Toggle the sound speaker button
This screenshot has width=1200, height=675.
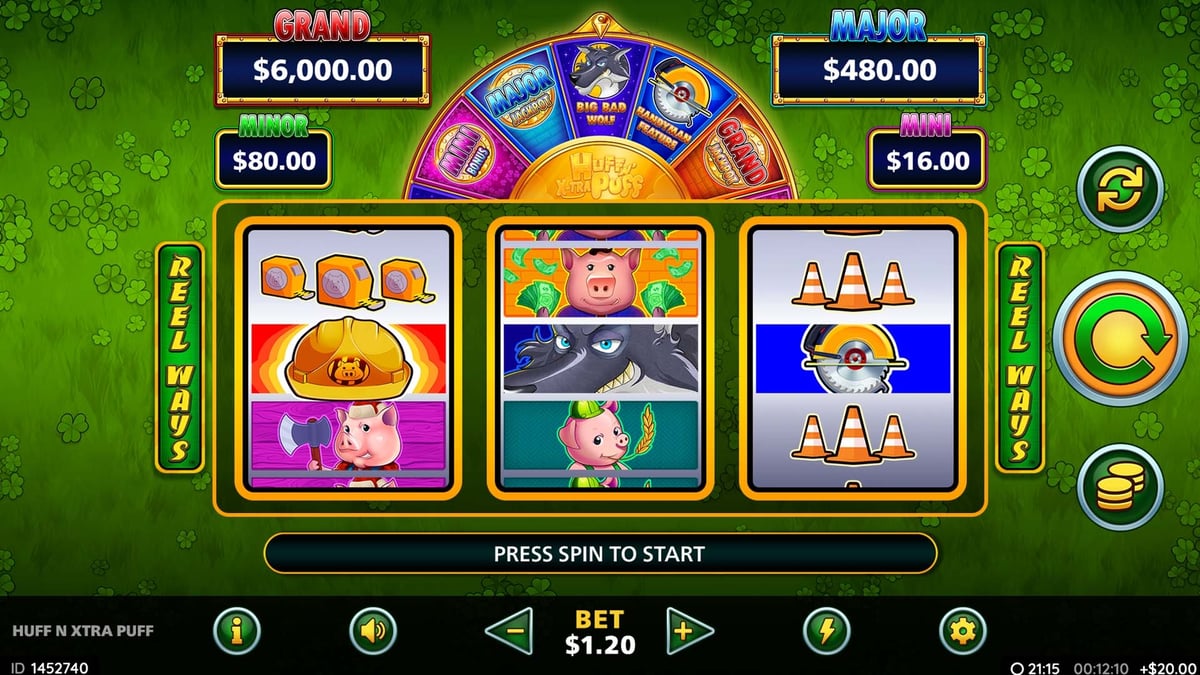click(373, 632)
